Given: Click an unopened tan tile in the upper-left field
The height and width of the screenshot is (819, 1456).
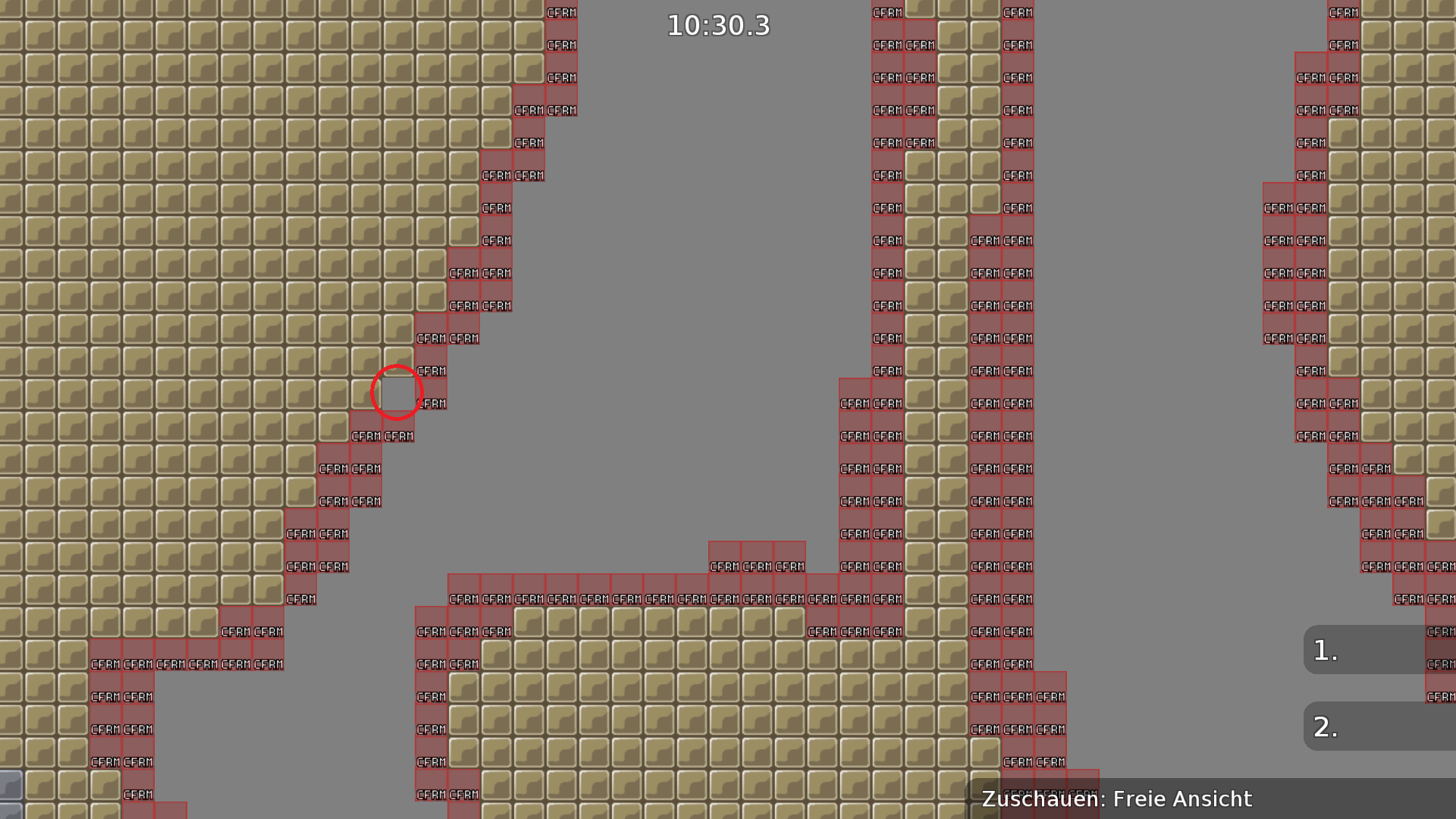Looking at the screenshot, I should (x=152, y=152).
